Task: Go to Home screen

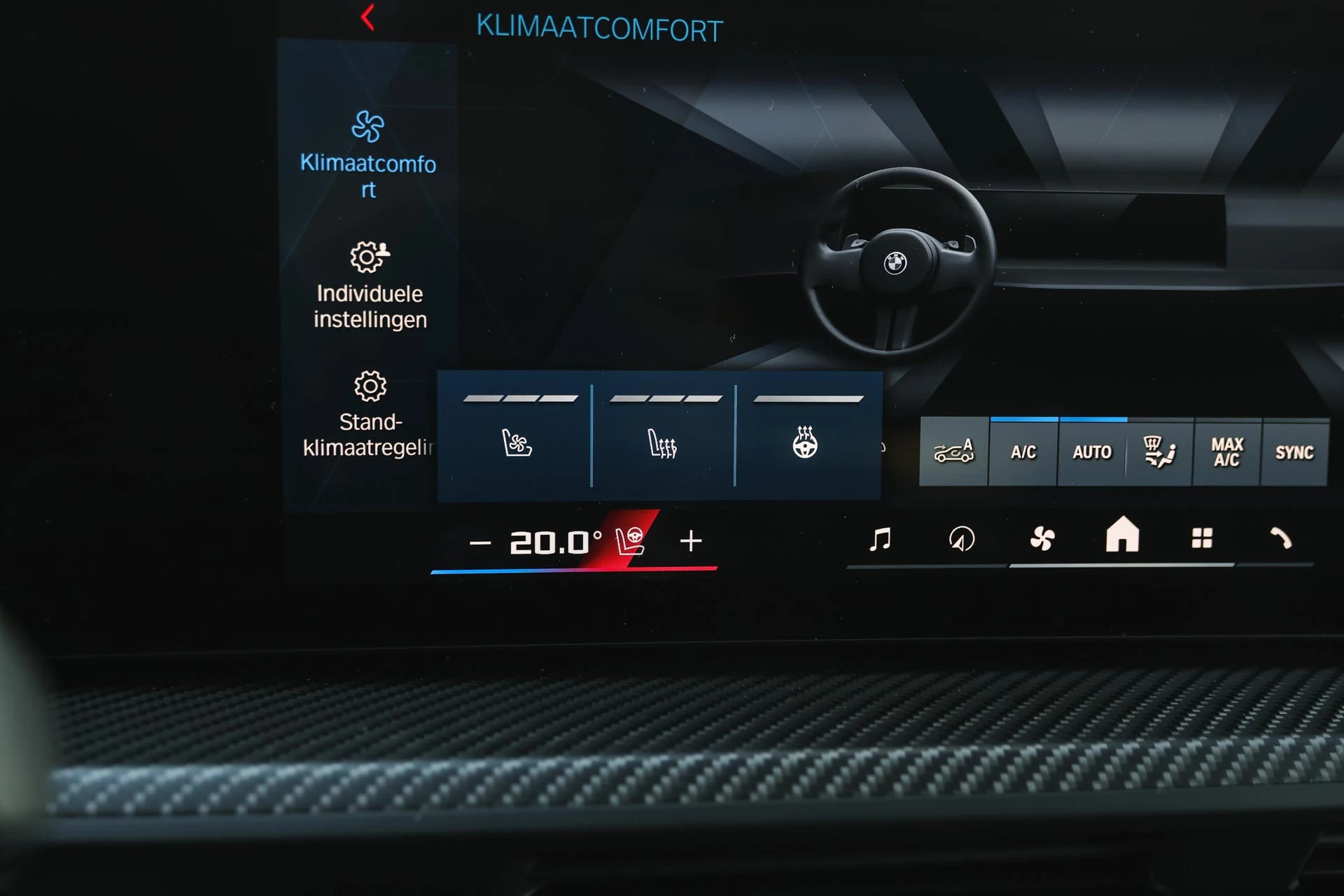Action: [x=1123, y=538]
